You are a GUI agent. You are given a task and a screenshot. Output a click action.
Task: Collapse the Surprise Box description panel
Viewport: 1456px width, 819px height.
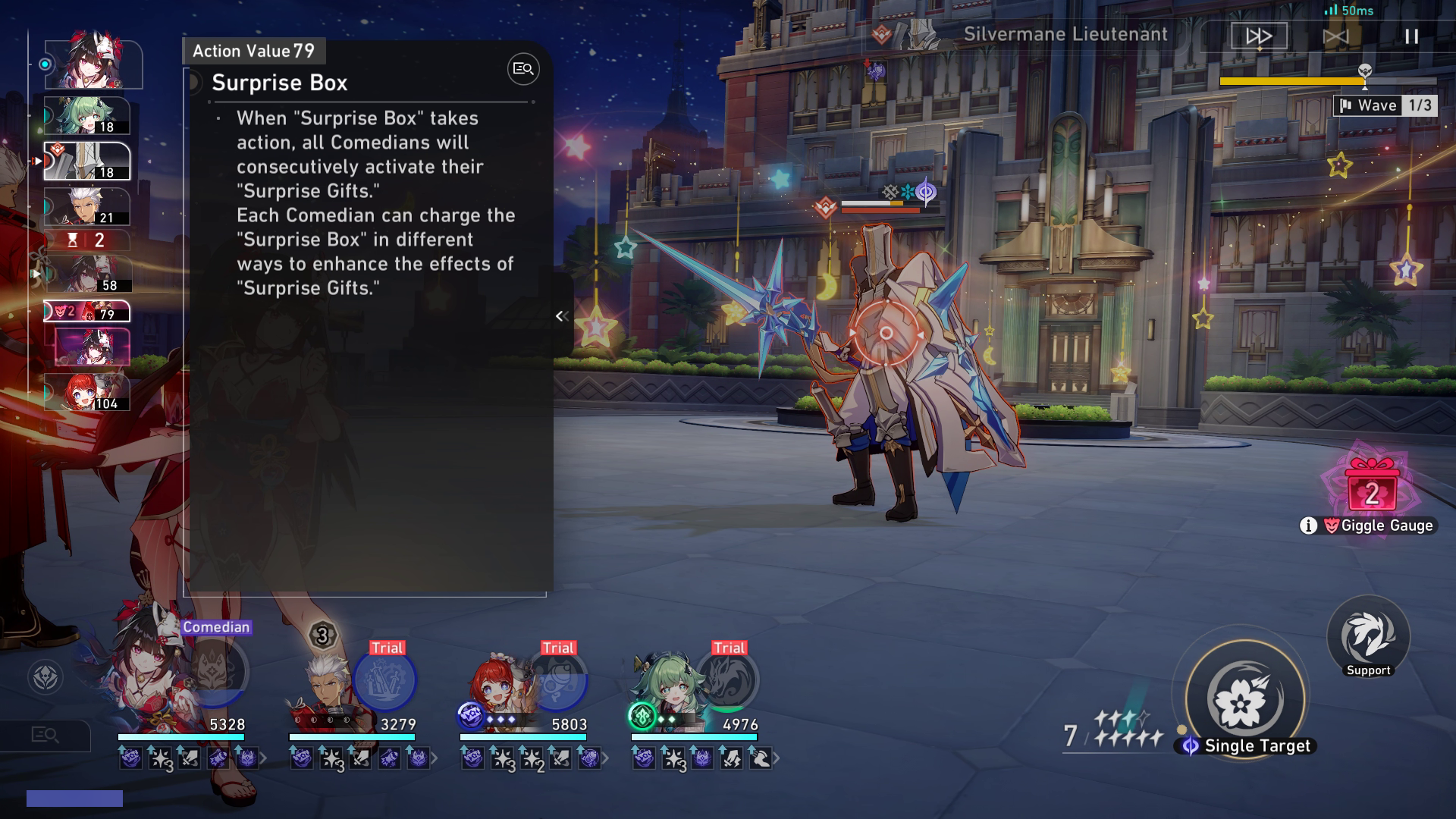point(561,316)
